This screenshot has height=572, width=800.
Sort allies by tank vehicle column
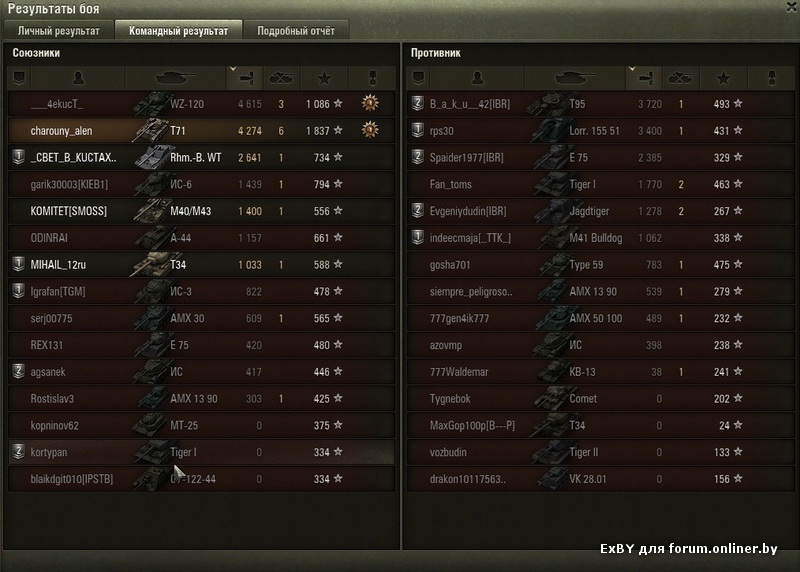tap(176, 77)
